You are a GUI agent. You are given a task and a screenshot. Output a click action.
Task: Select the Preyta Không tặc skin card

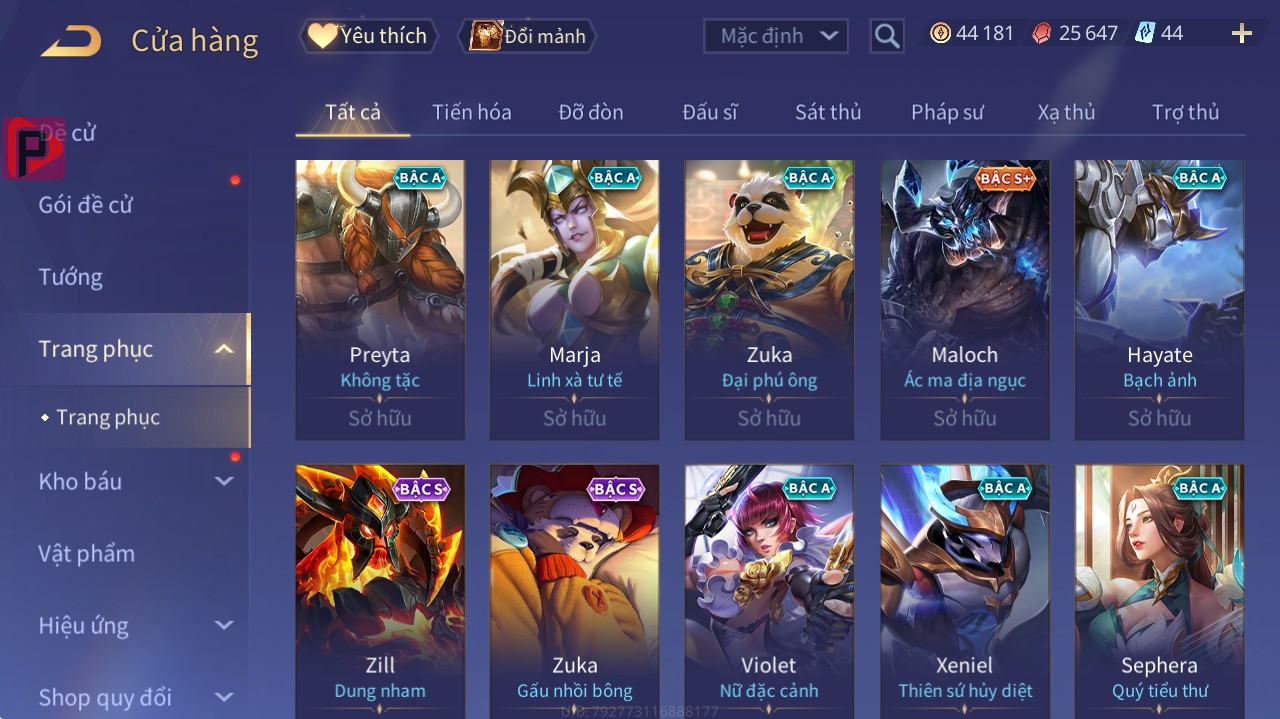[380, 299]
